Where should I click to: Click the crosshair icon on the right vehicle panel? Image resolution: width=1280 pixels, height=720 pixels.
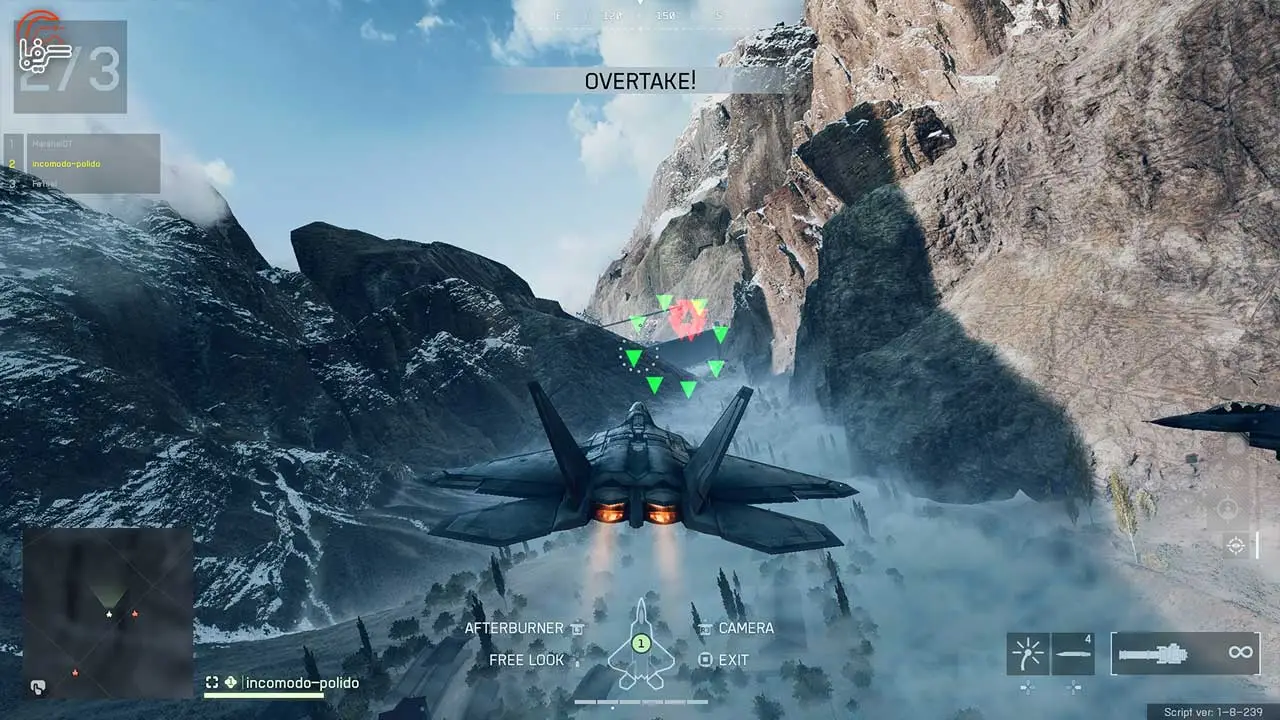pyautogui.click(x=1235, y=545)
